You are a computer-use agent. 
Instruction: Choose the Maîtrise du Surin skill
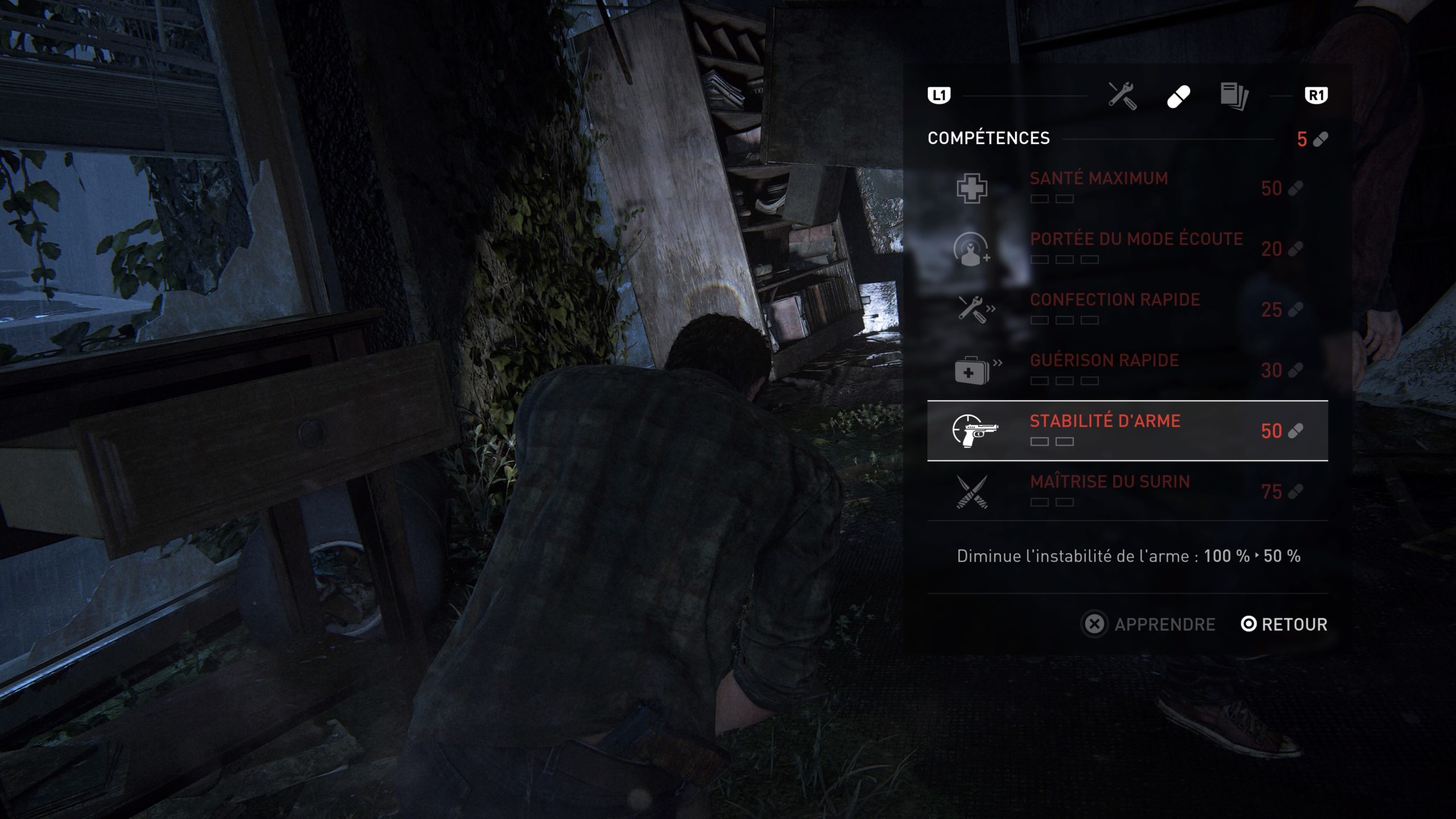click(1126, 491)
